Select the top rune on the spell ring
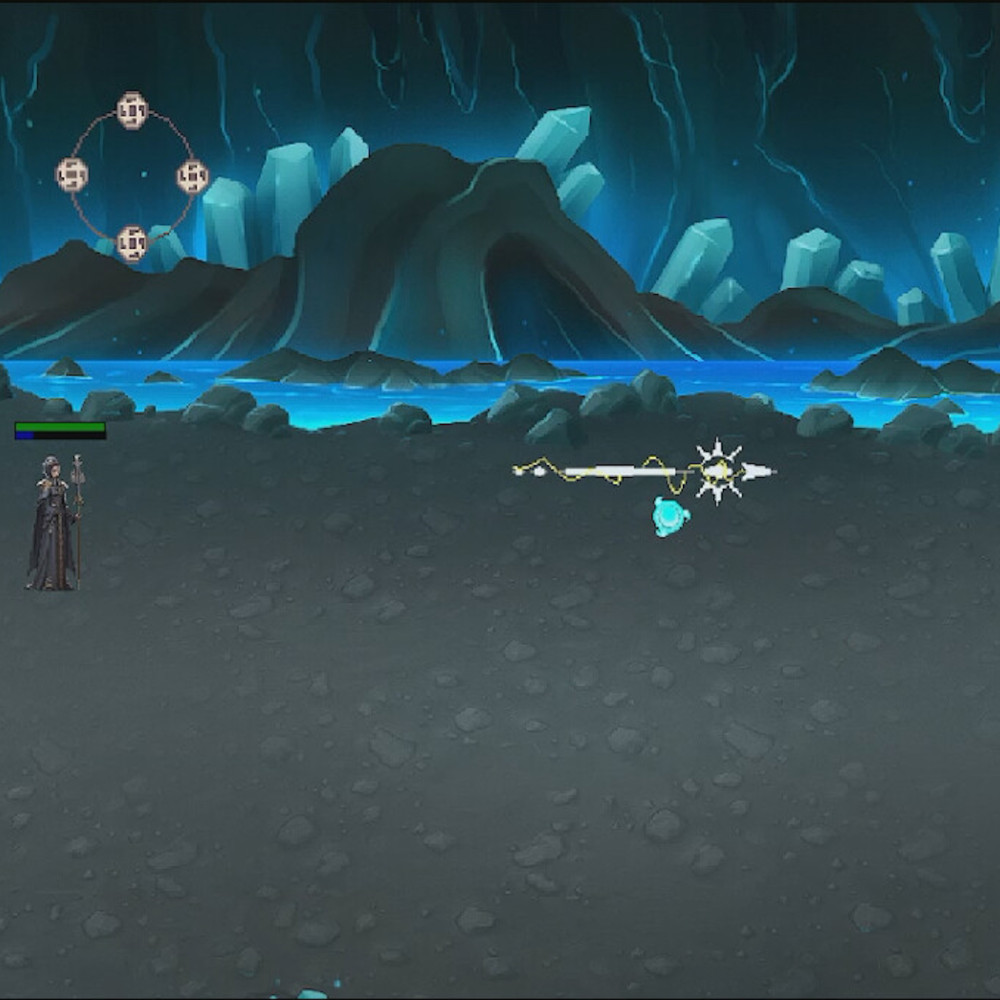The width and height of the screenshot is (1000, 1000). pyautogui.click(x=132, y=110)
